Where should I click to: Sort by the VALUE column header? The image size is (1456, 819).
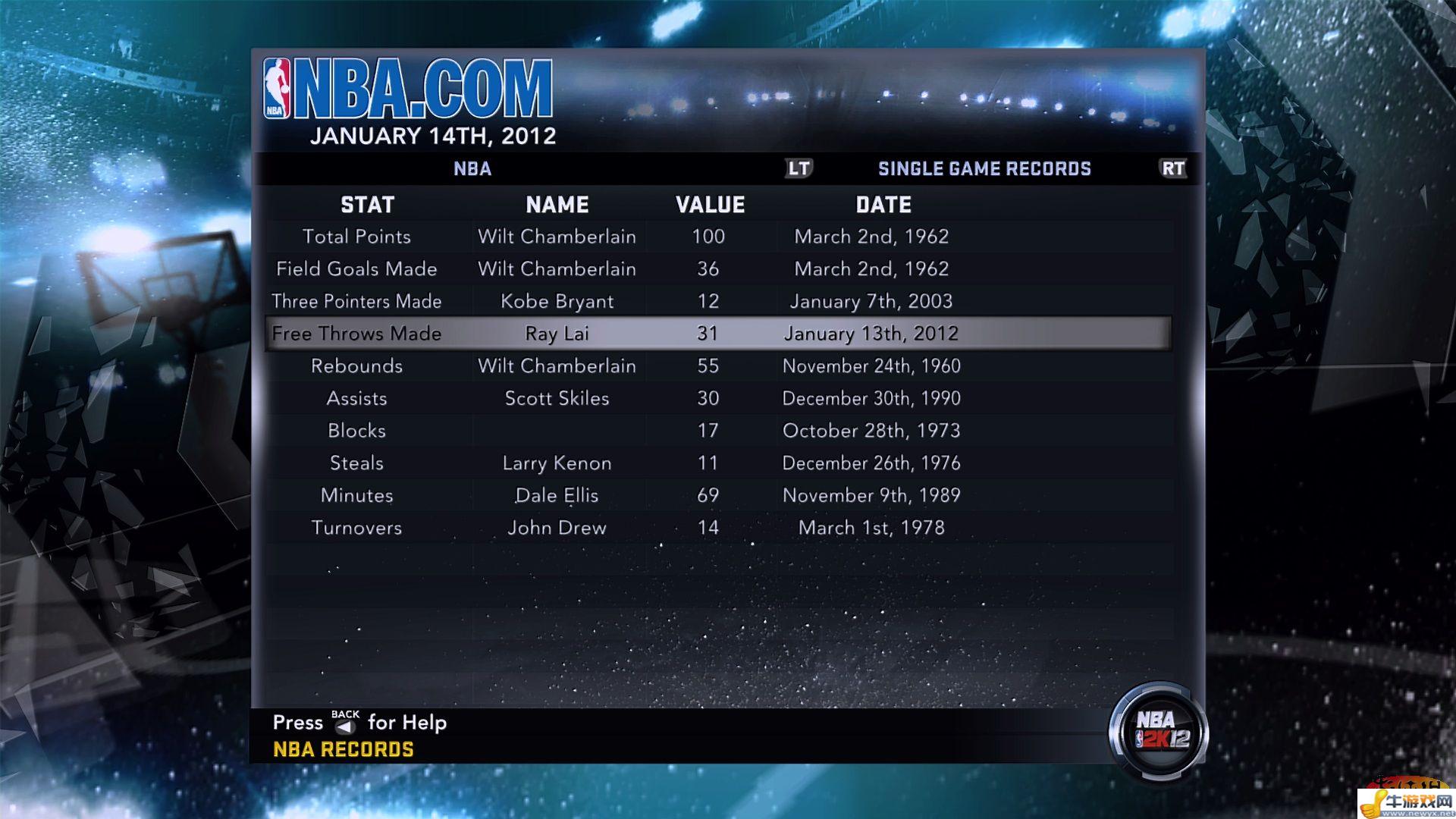(x=710, y=204)
